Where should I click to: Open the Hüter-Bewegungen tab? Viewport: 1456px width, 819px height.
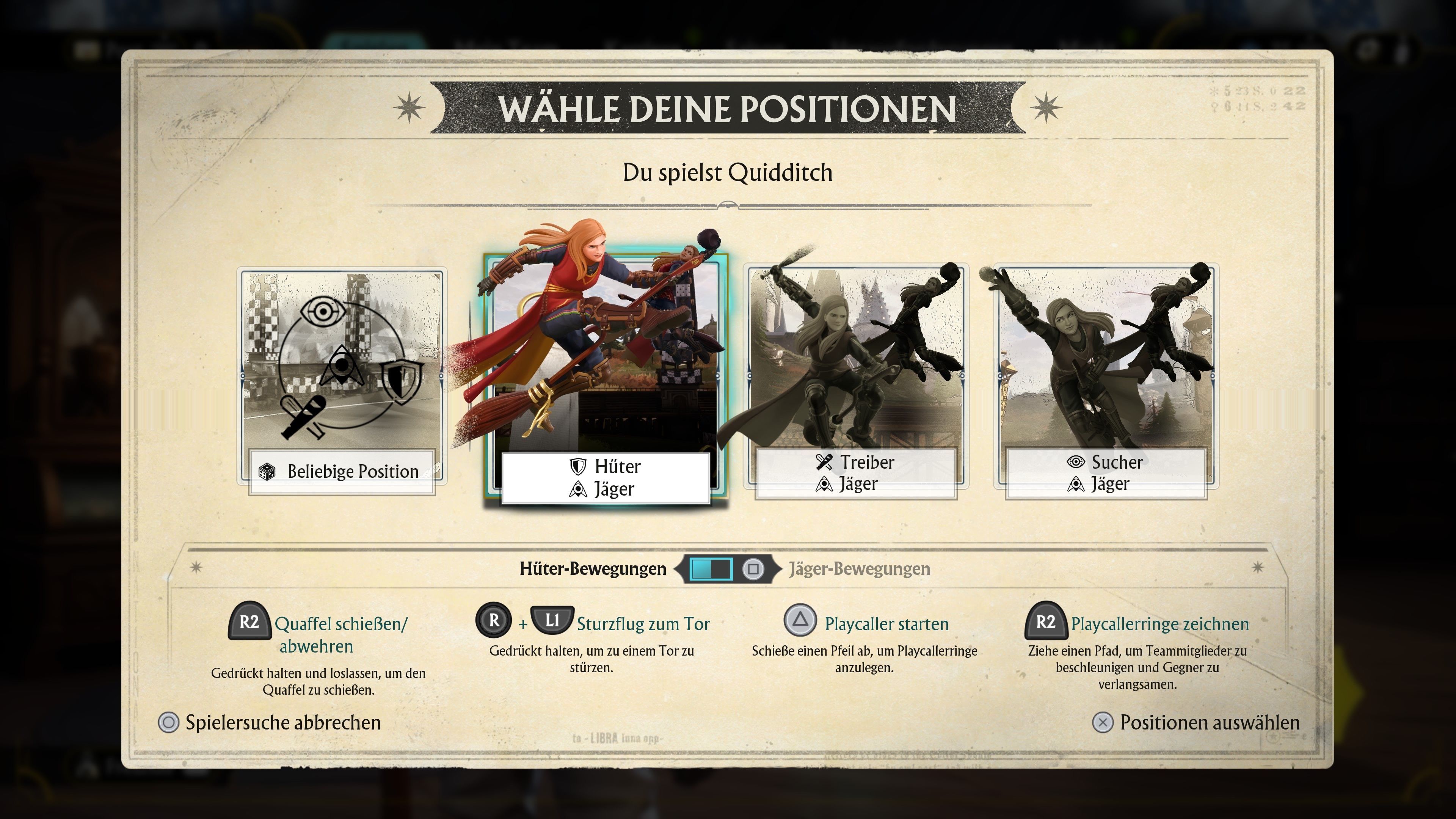pyautogui.click(x=593, y=569)
